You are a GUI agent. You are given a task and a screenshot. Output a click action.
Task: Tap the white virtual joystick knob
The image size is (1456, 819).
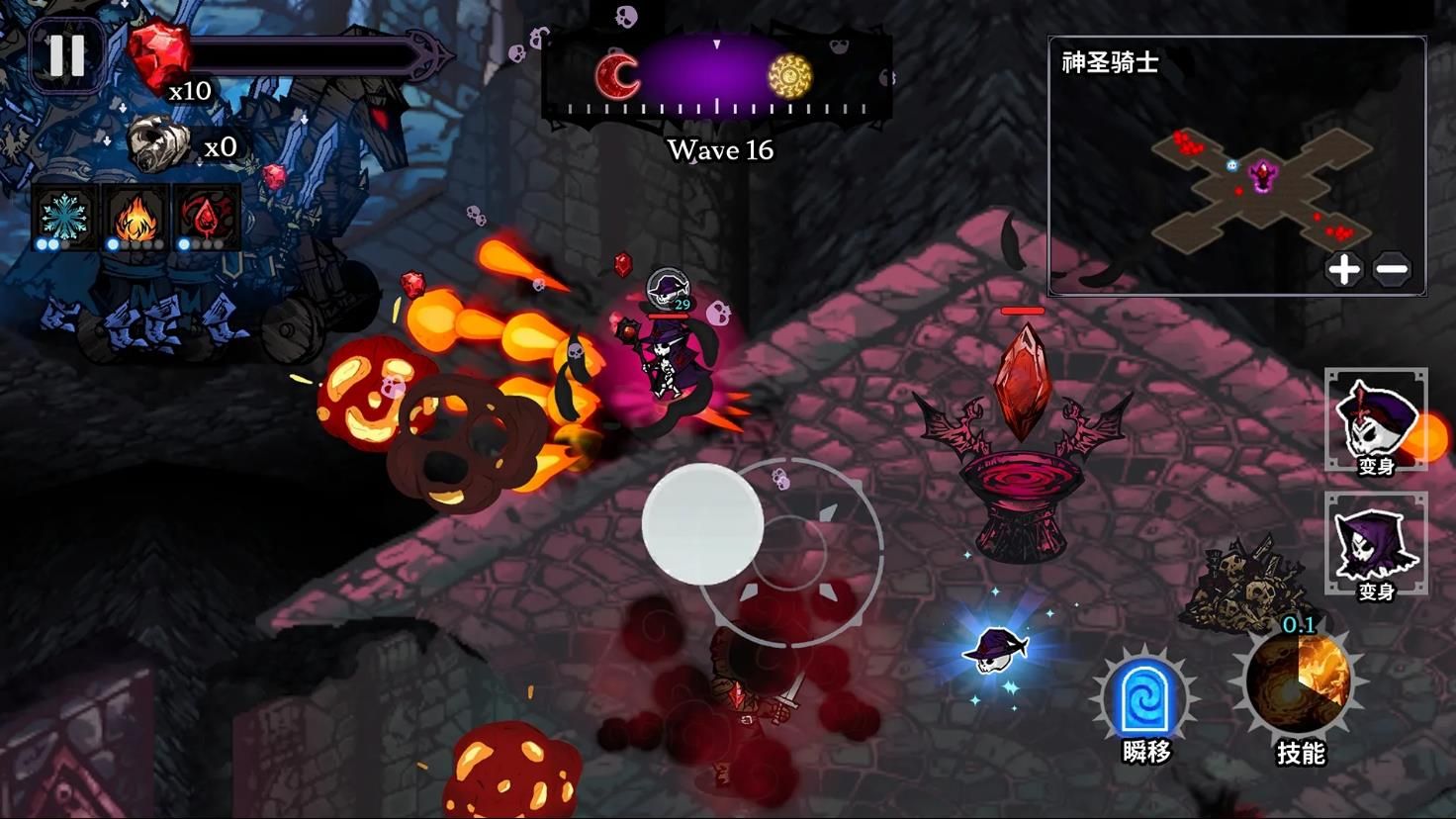coord(702,524)
